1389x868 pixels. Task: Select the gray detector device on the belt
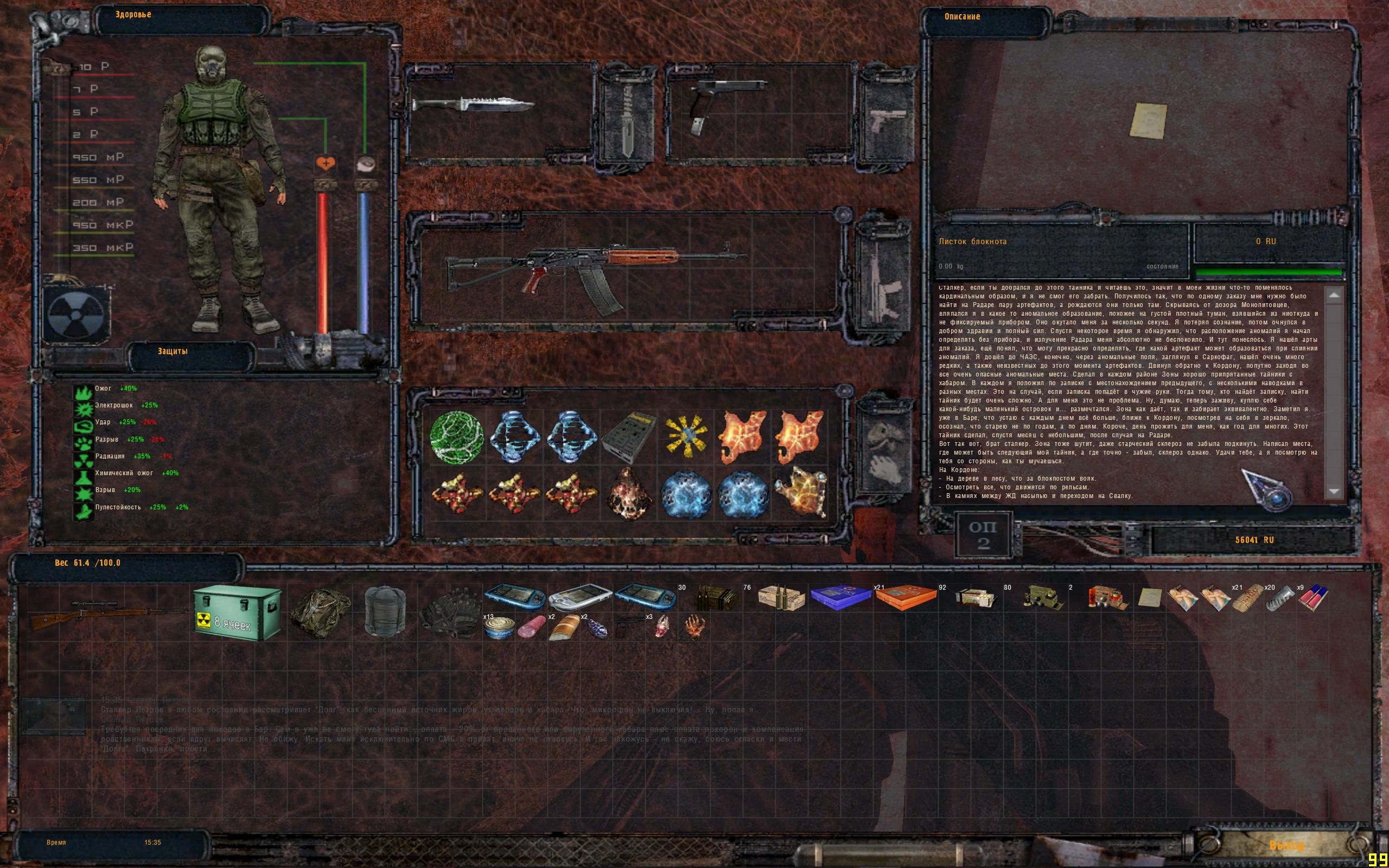629,436
